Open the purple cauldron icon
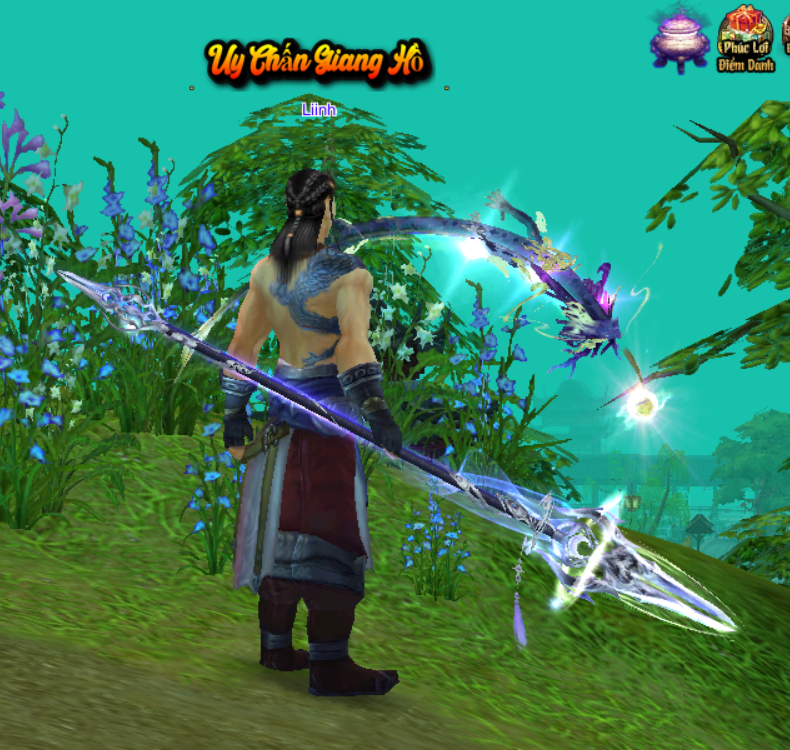The height and width of the screenshot is (750, 790). click(680, 39)
